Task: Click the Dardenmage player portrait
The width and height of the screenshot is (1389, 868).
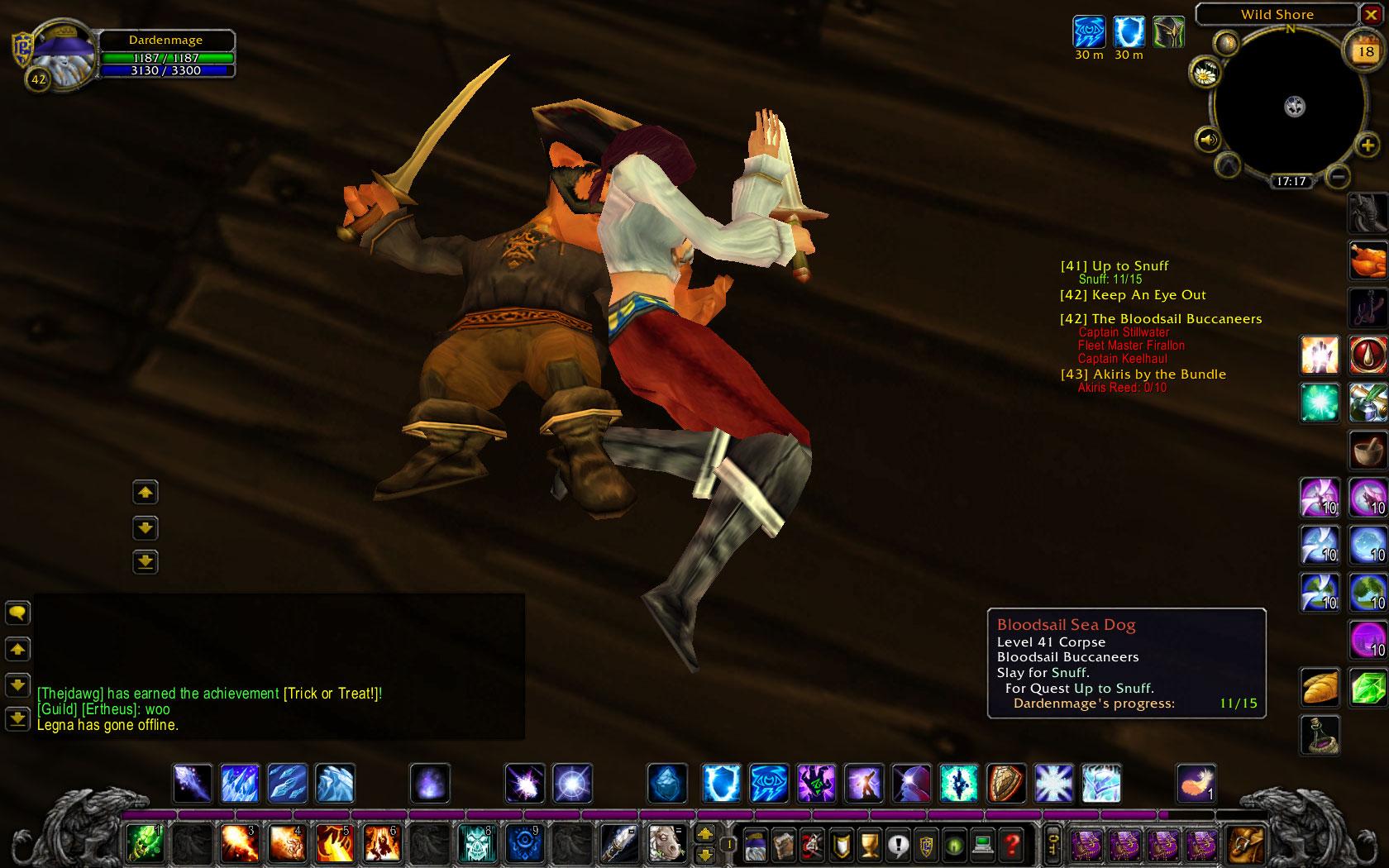Action: click(x=51, y=50)
